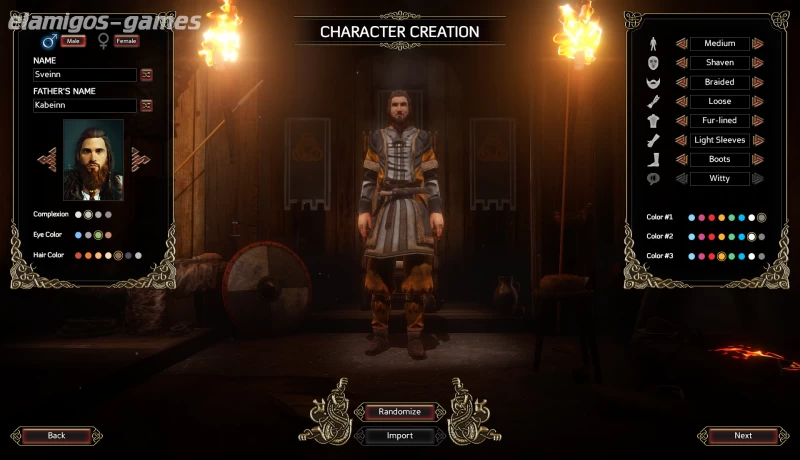Randomize the character's name with the dice button

tap(146, 75)
